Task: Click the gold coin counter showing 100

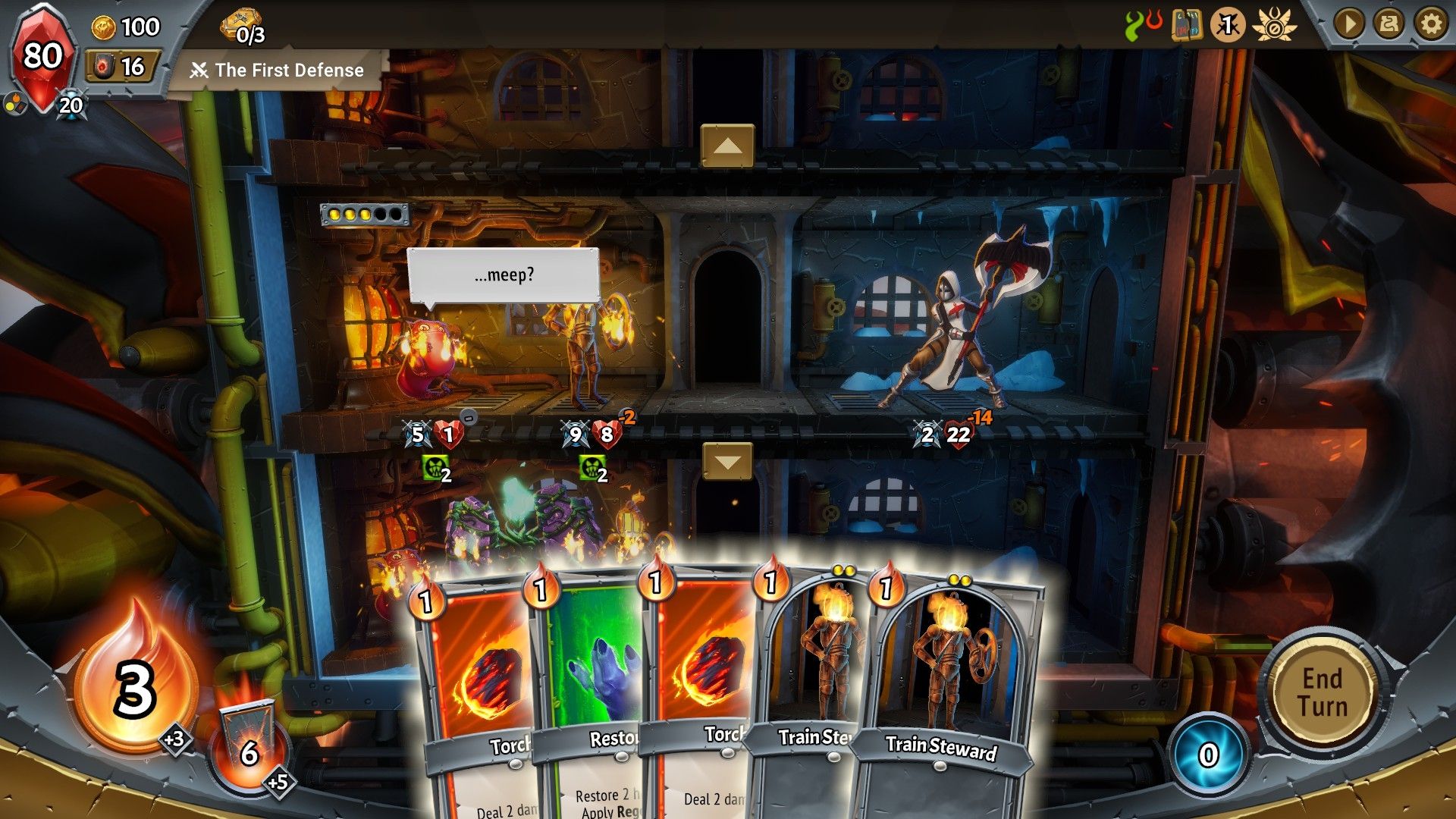Action: (x=121, y=29)
